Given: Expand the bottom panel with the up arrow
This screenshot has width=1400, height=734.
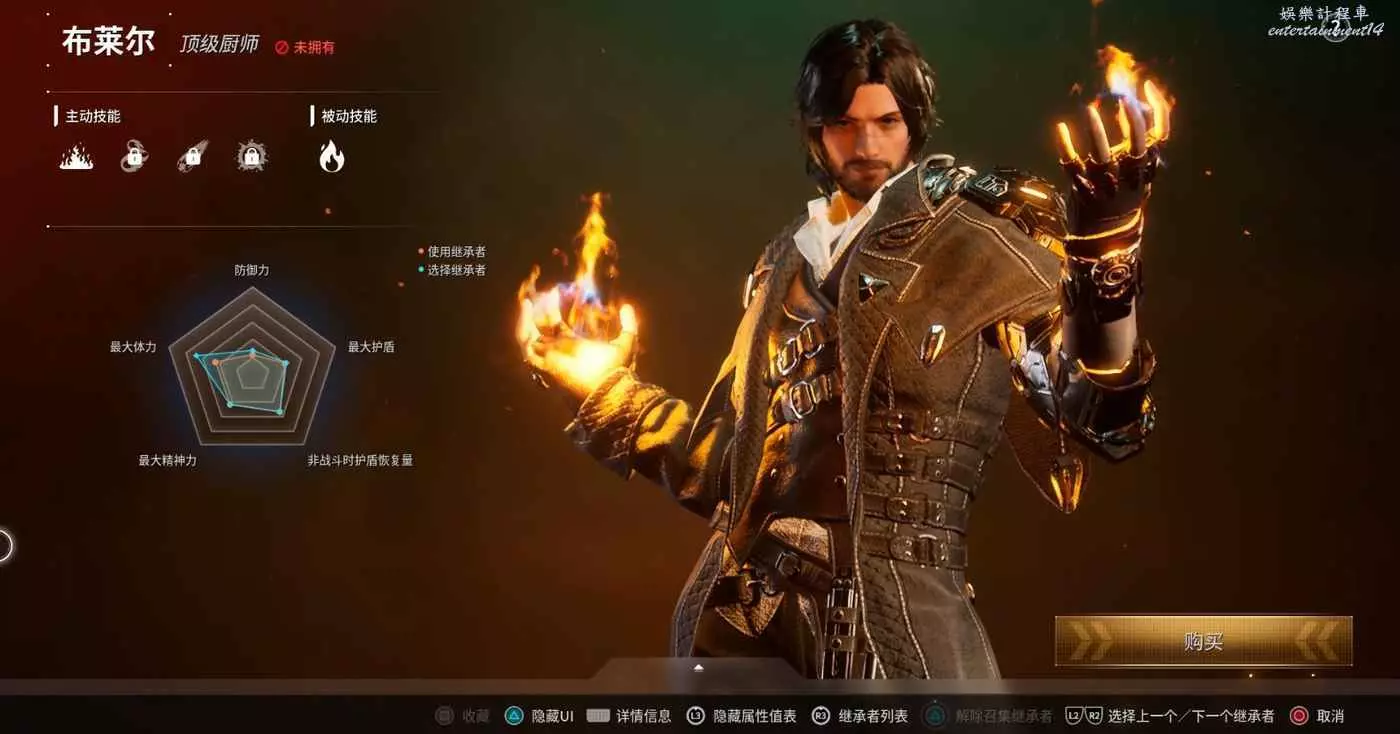Looking at the screenshot, I should 699,667.
